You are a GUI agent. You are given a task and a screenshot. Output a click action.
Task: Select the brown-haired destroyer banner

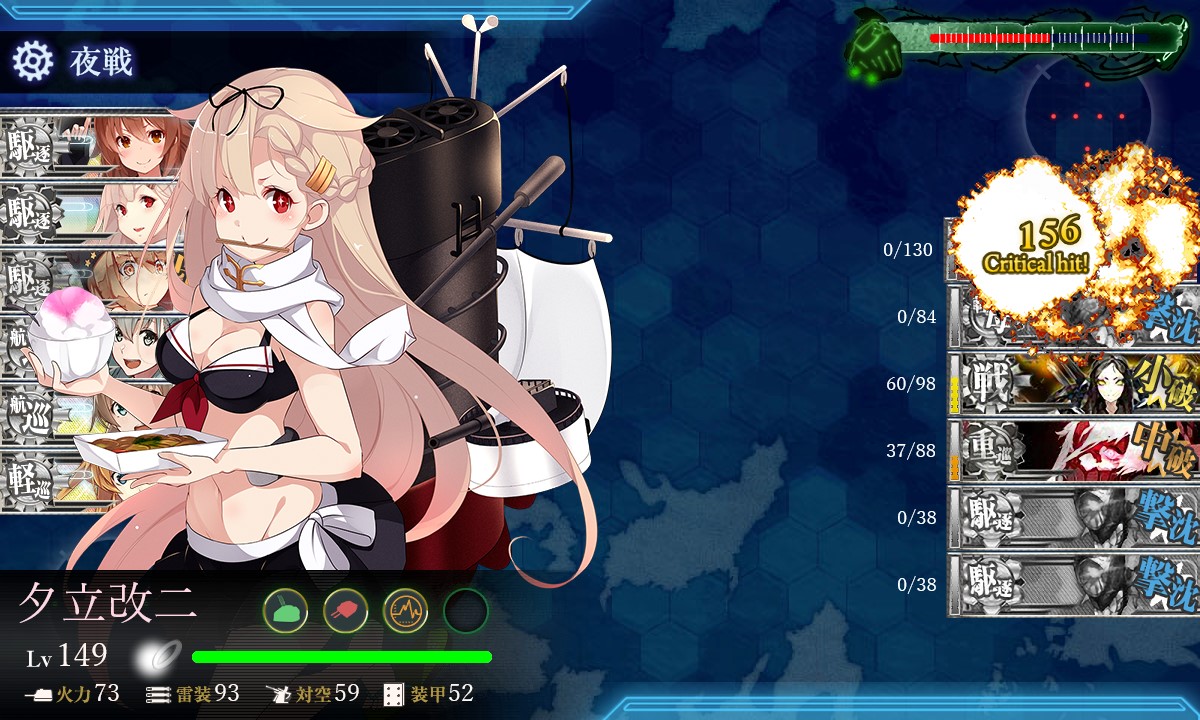(x=90, y=145)
